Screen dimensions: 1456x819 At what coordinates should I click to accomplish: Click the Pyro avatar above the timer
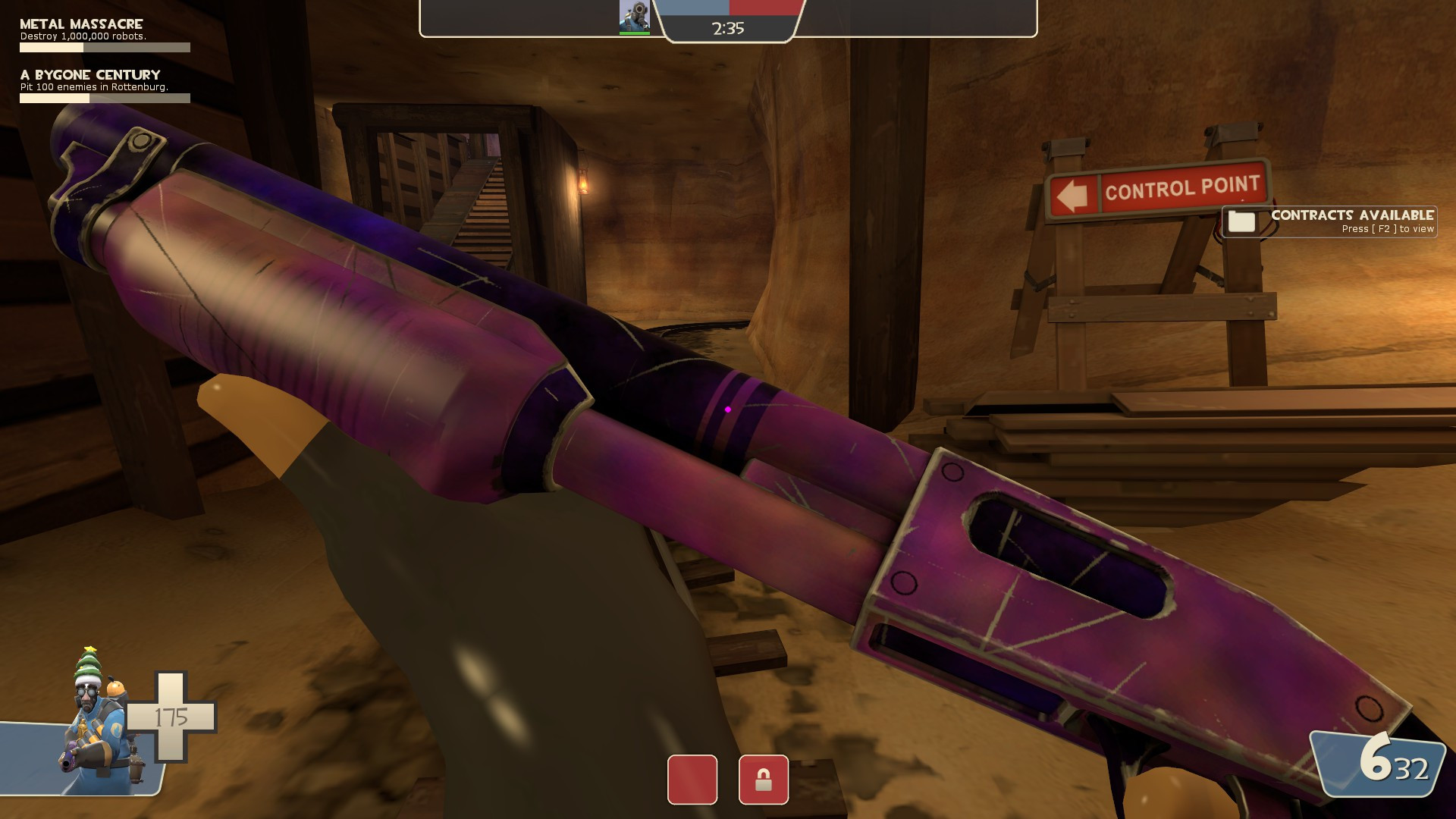636,14
